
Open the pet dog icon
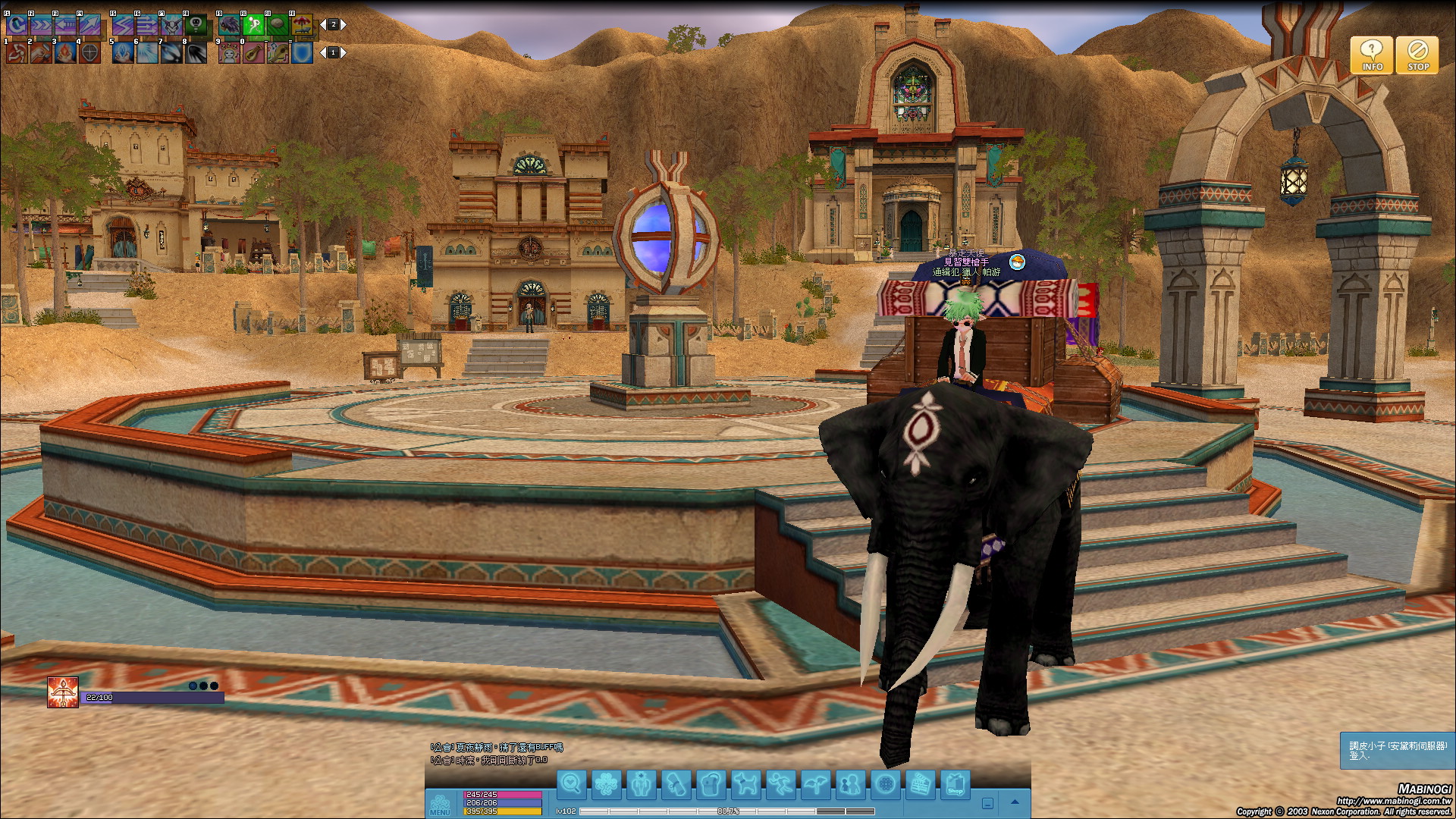point(745,784)
